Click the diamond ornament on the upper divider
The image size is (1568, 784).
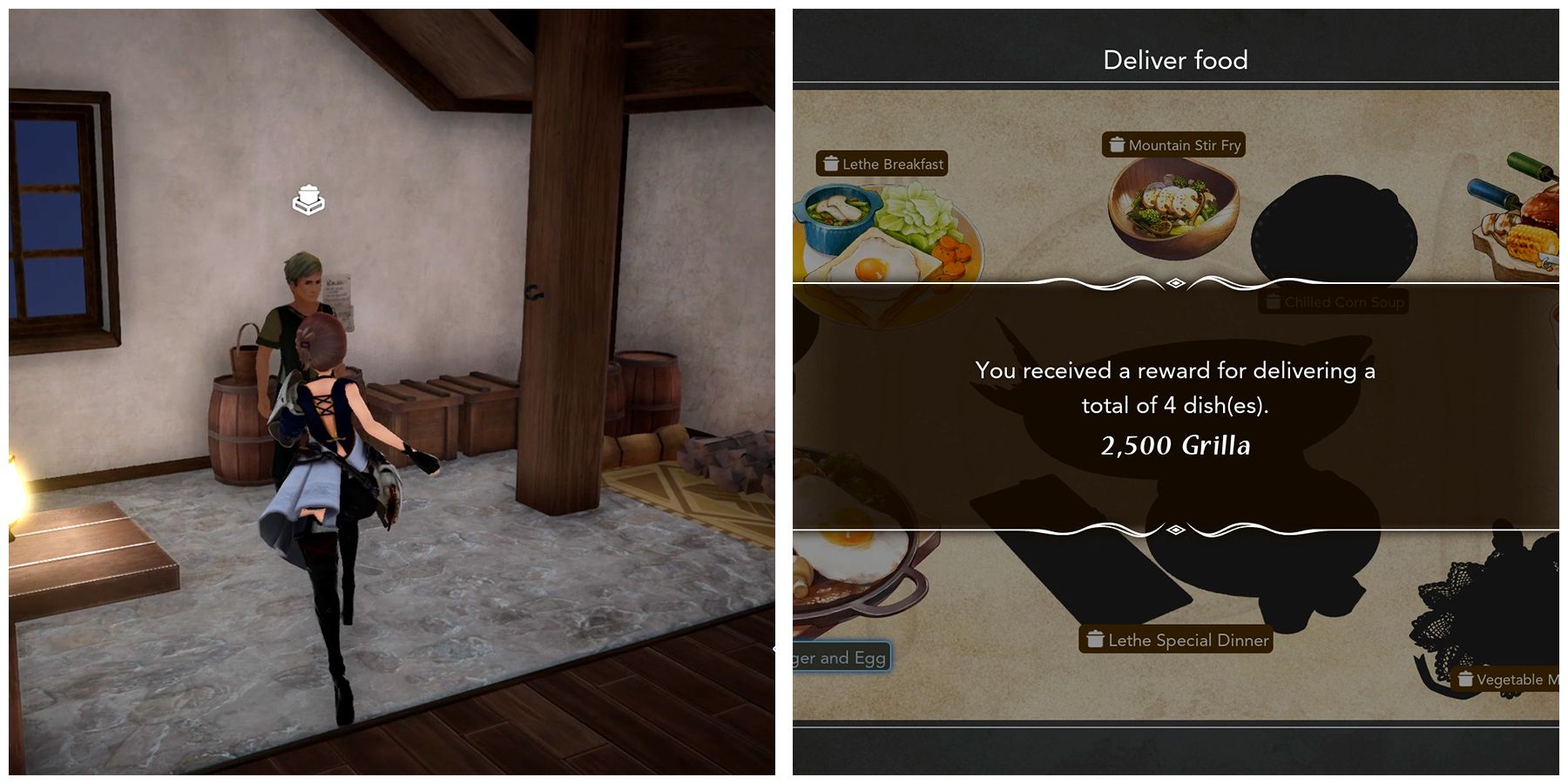1175,283
